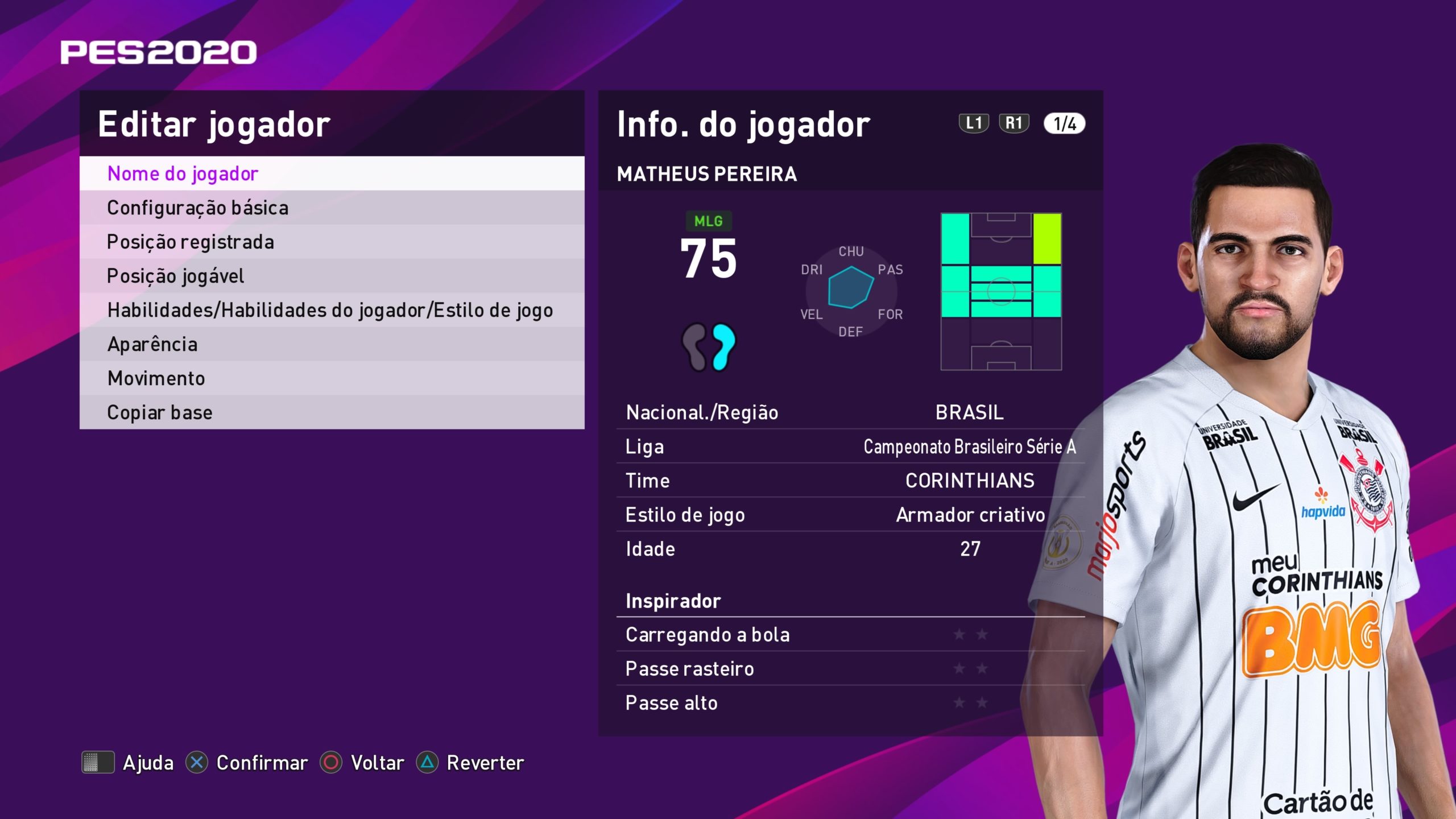Choose Posição registrada
The image size is (1456, 819).
331,242
